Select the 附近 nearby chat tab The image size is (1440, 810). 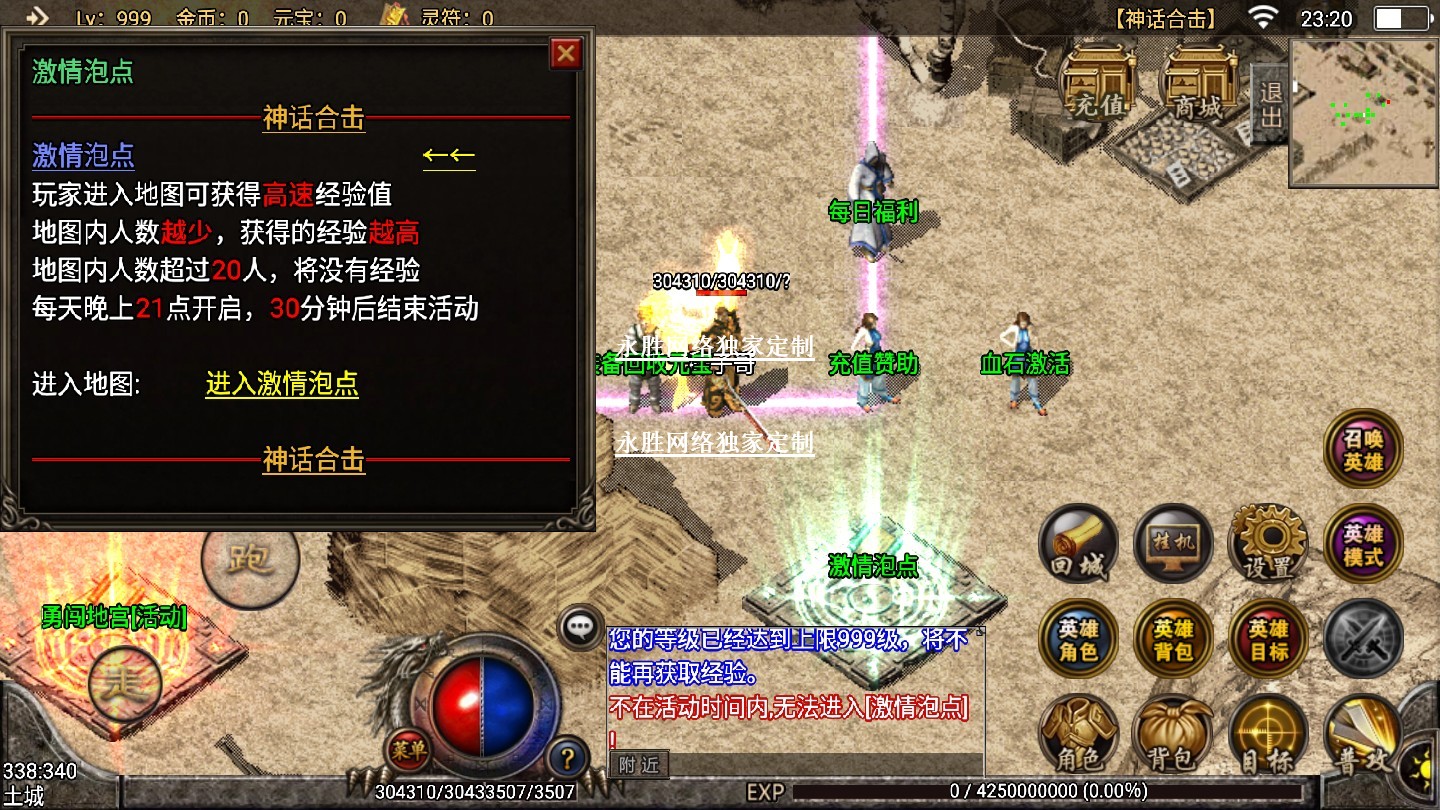coord(639,765)
